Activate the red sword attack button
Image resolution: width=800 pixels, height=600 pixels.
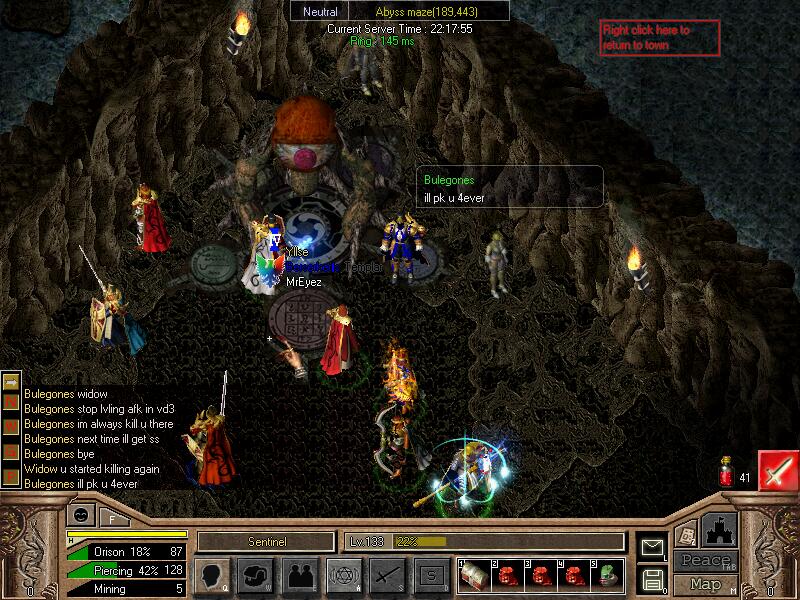[x=778, y=470]
